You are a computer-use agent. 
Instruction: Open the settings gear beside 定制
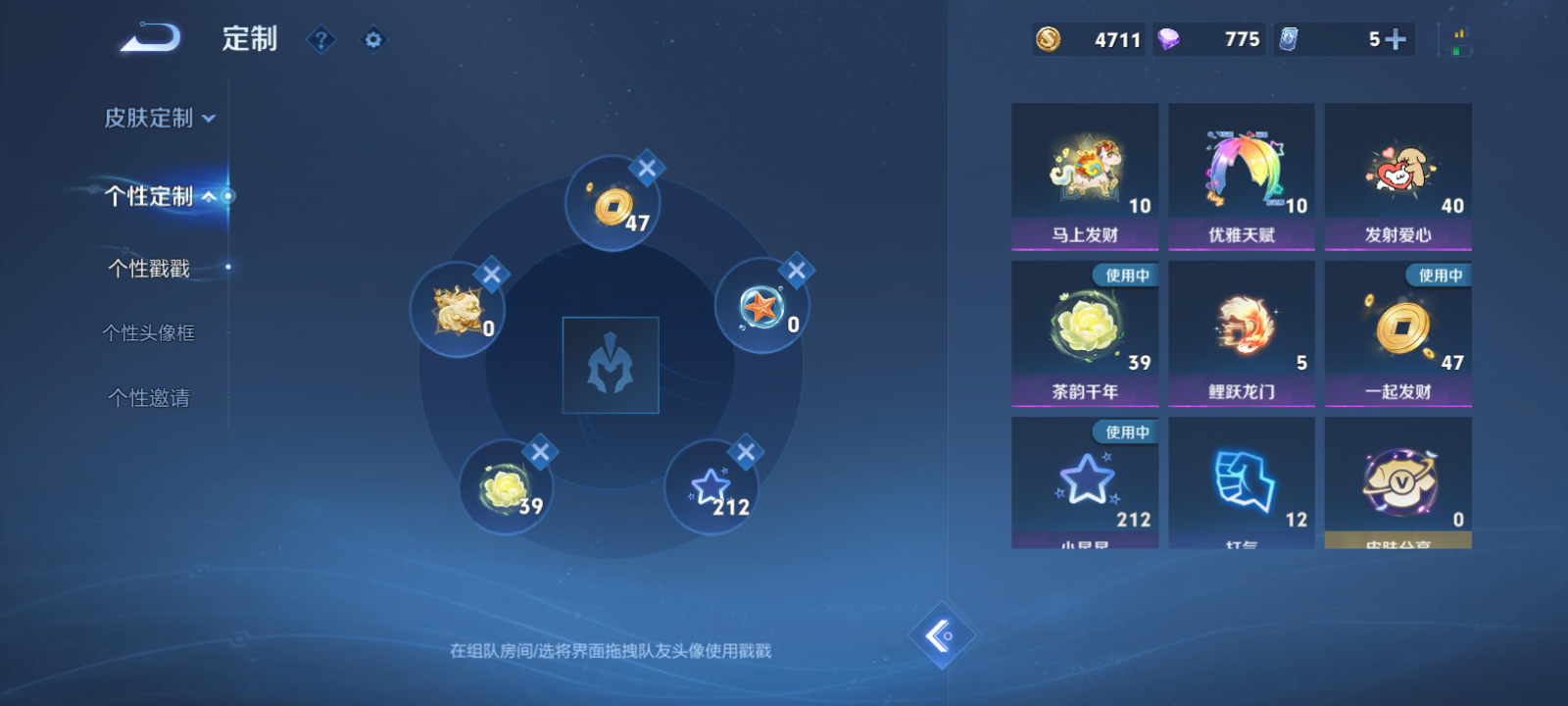point(373,39)
